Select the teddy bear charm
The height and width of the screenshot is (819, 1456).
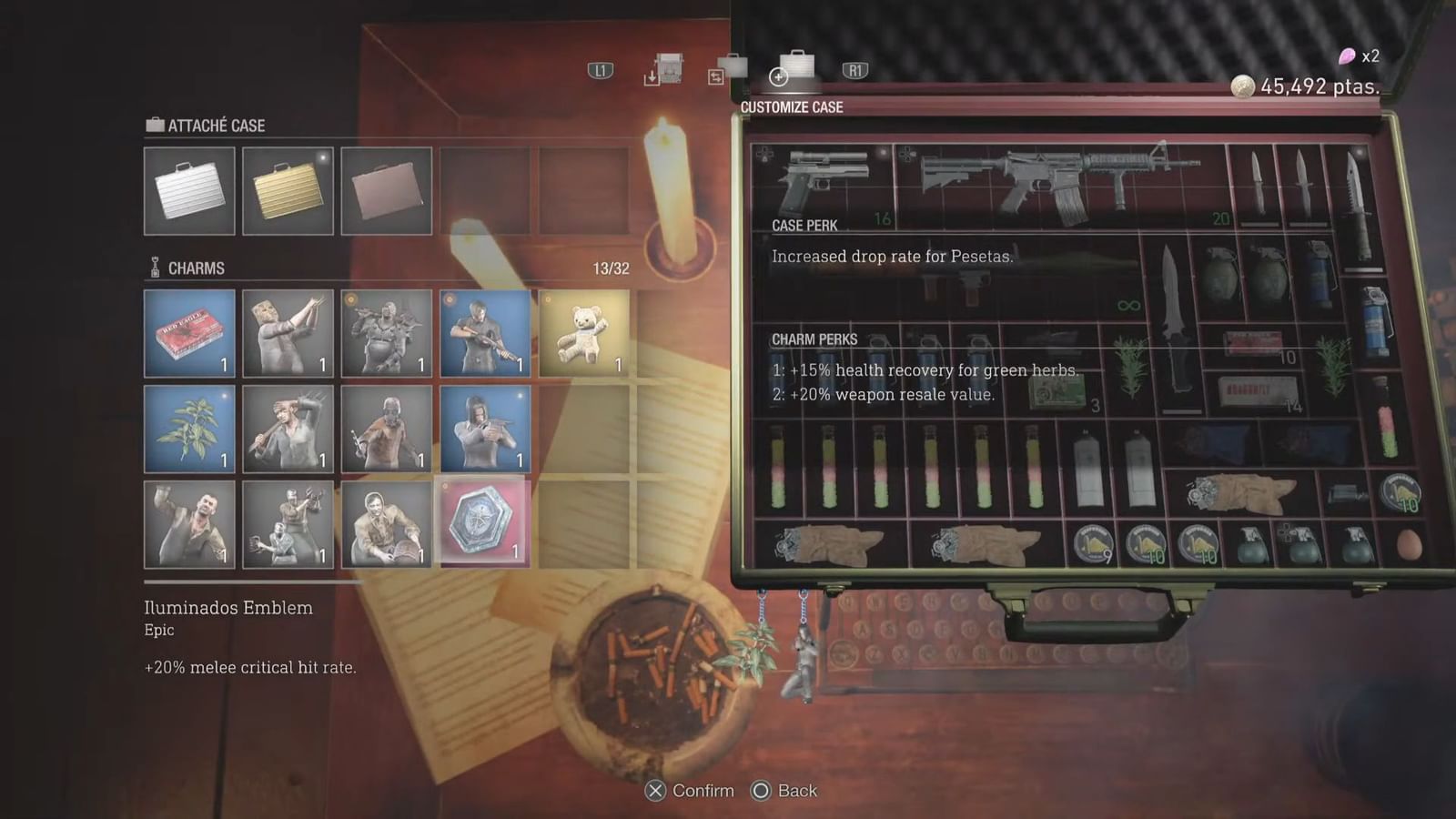(x=583, y=335)
